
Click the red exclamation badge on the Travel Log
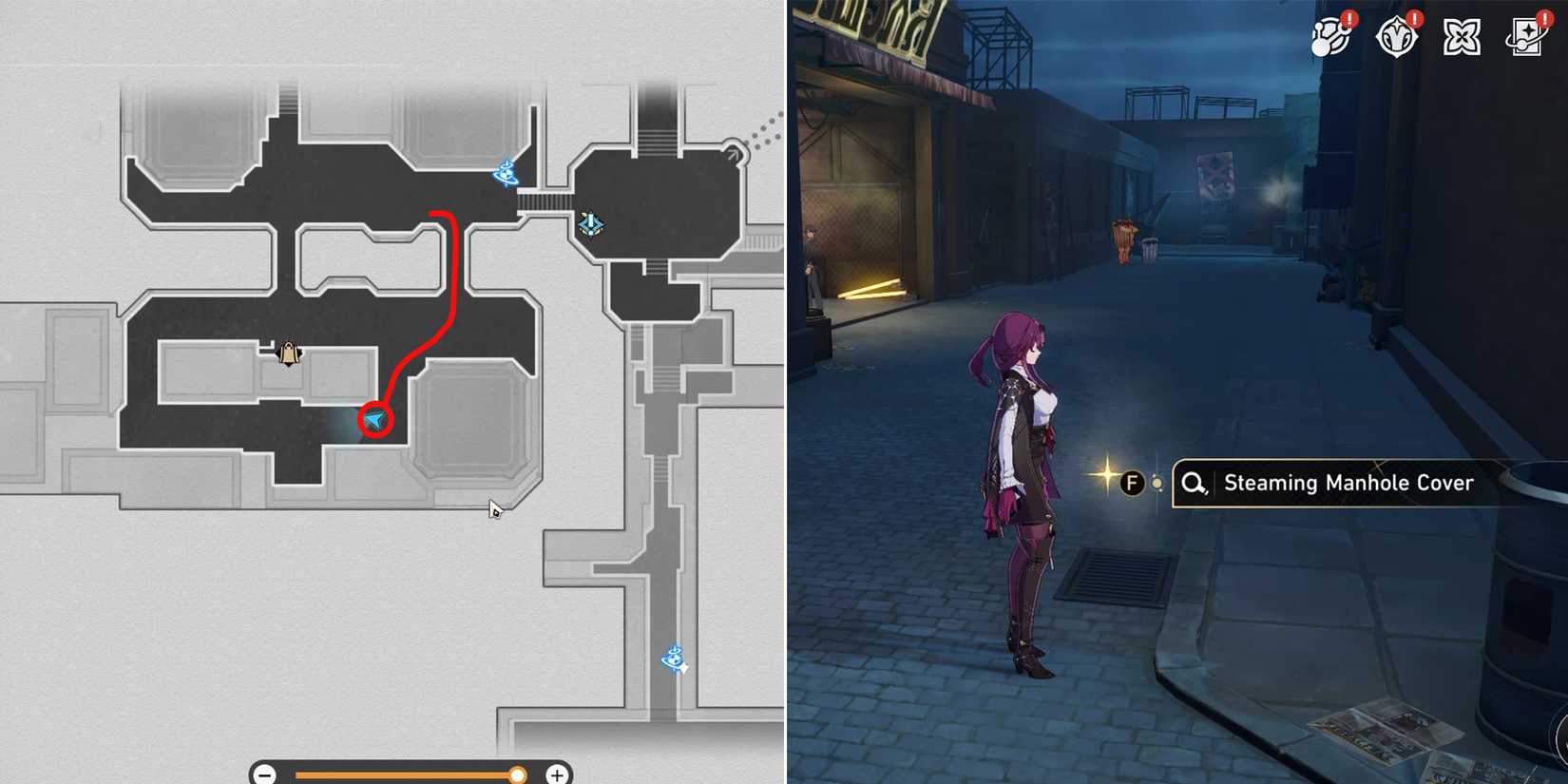1544,16
